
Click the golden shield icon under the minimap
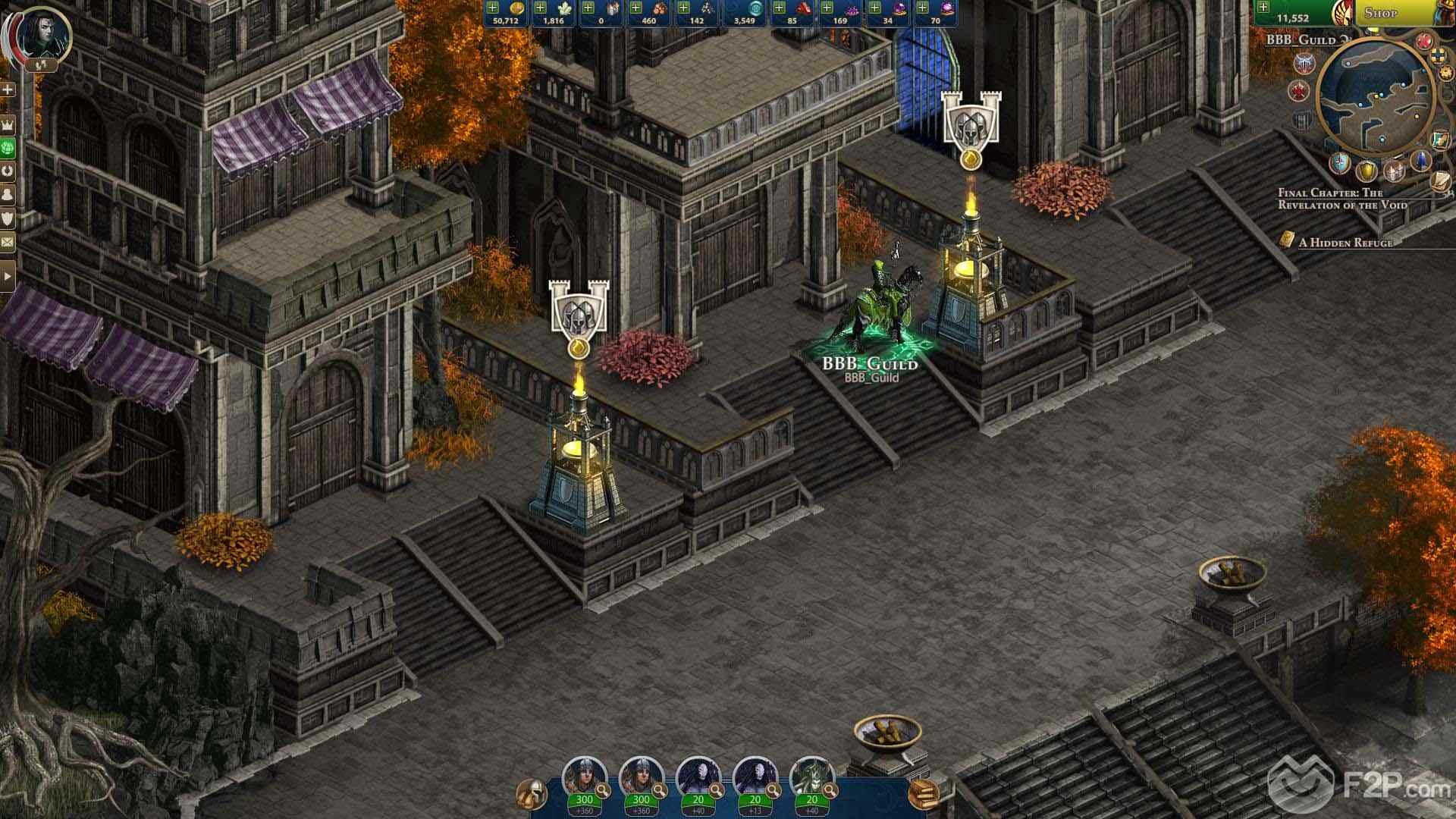click(x=1367, y=170)
